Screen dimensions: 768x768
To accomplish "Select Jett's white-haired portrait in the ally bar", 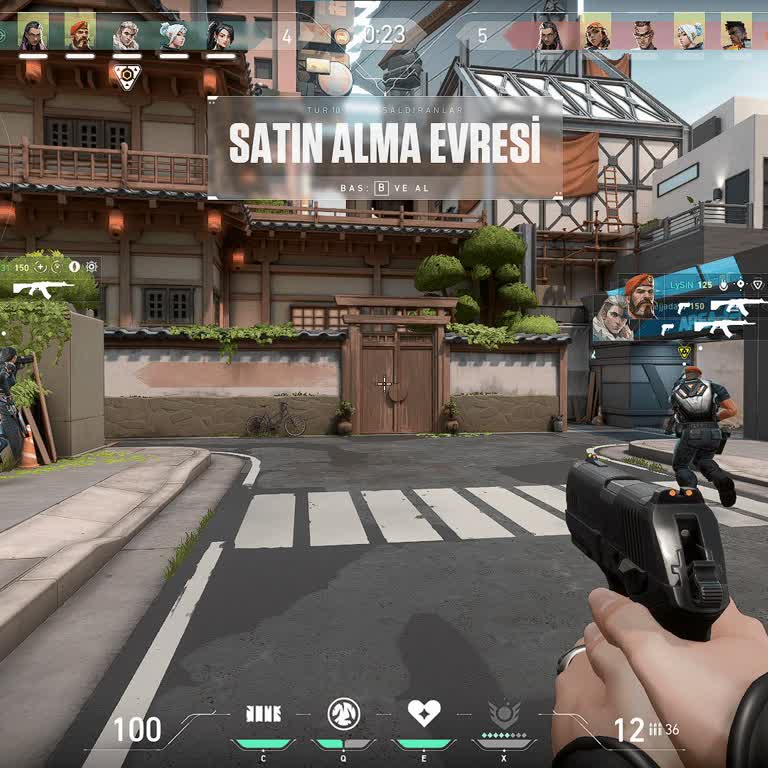I will (174, 35).
